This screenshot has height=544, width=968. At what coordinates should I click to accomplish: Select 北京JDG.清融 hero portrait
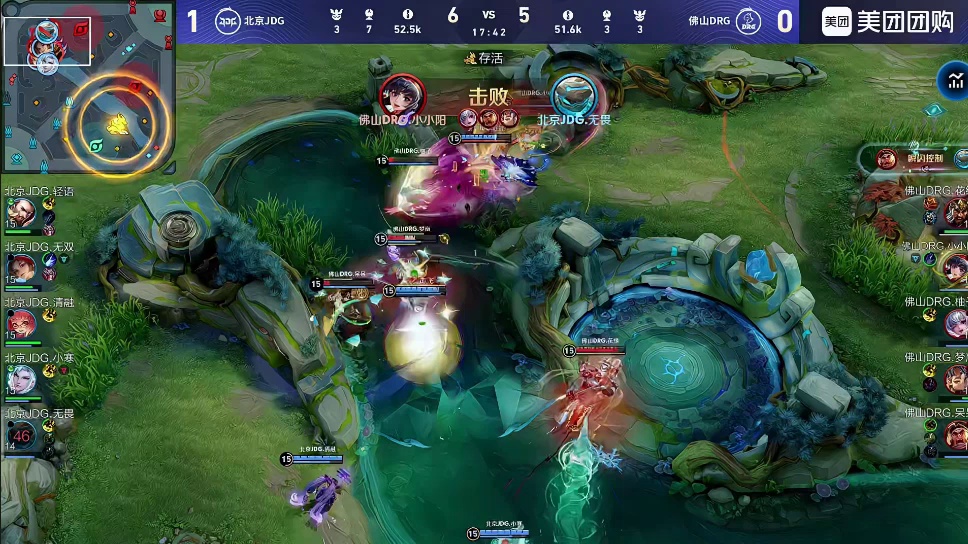click(x=20, y=324)
